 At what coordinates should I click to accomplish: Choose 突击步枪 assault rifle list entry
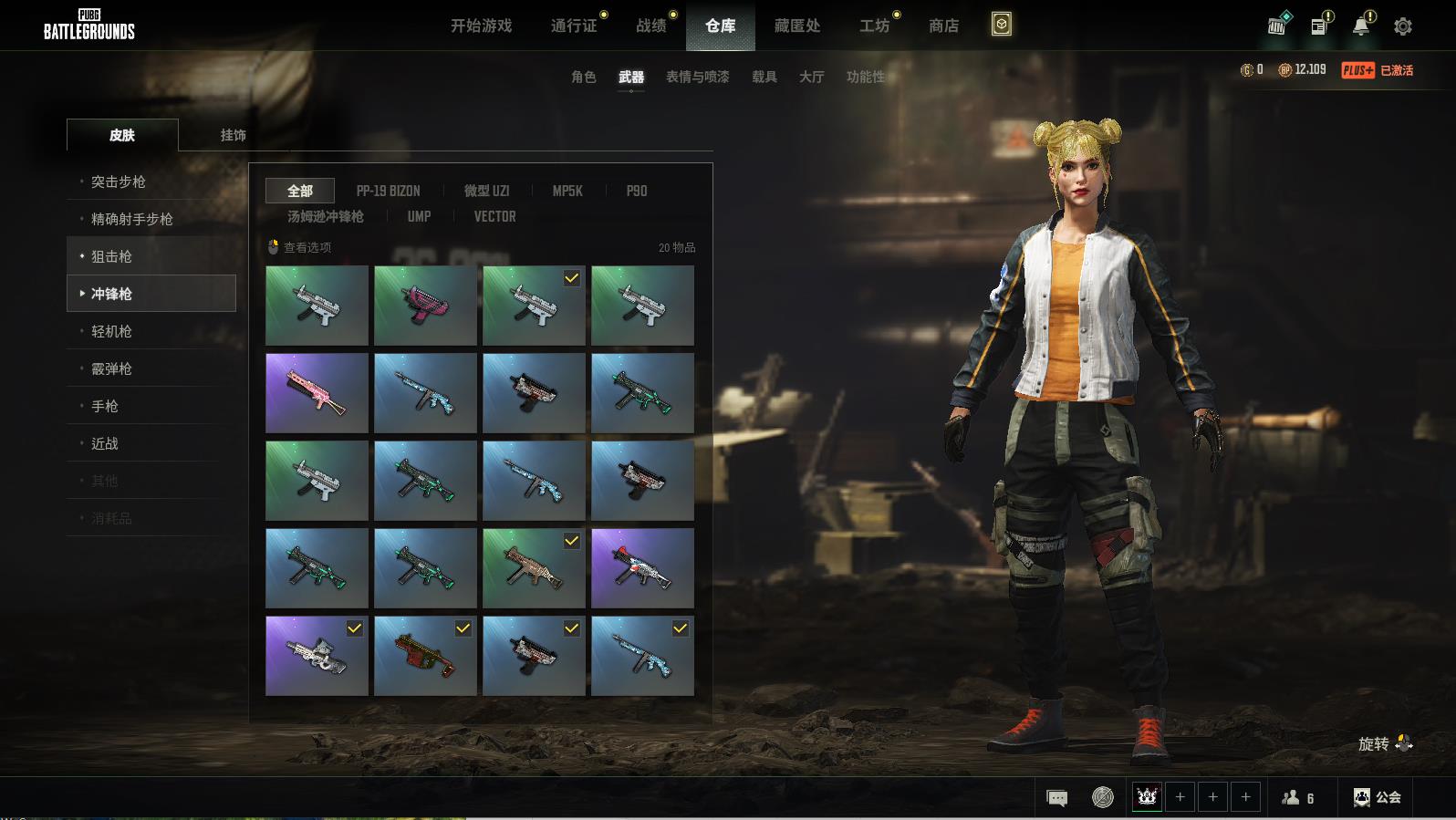(x=119, y=182)
